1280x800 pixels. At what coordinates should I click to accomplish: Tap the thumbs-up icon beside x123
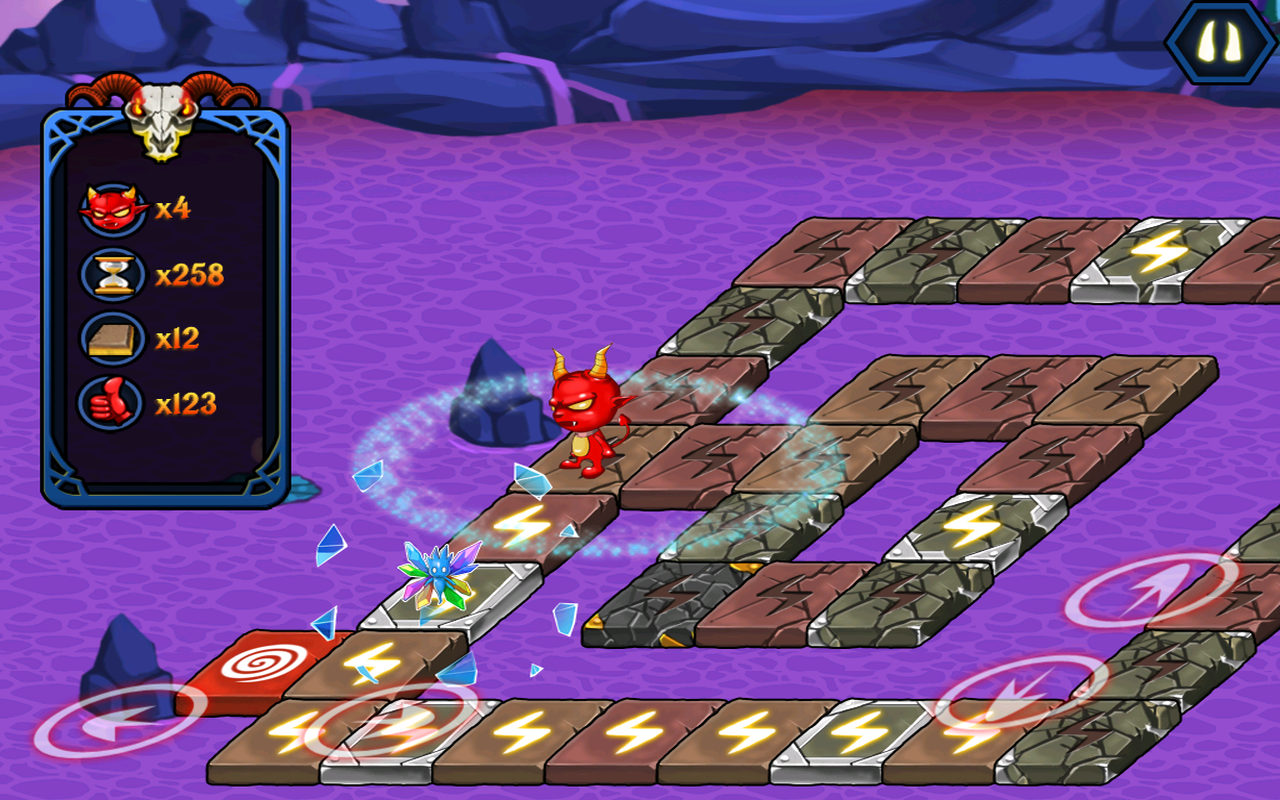(x=113, y=398)
